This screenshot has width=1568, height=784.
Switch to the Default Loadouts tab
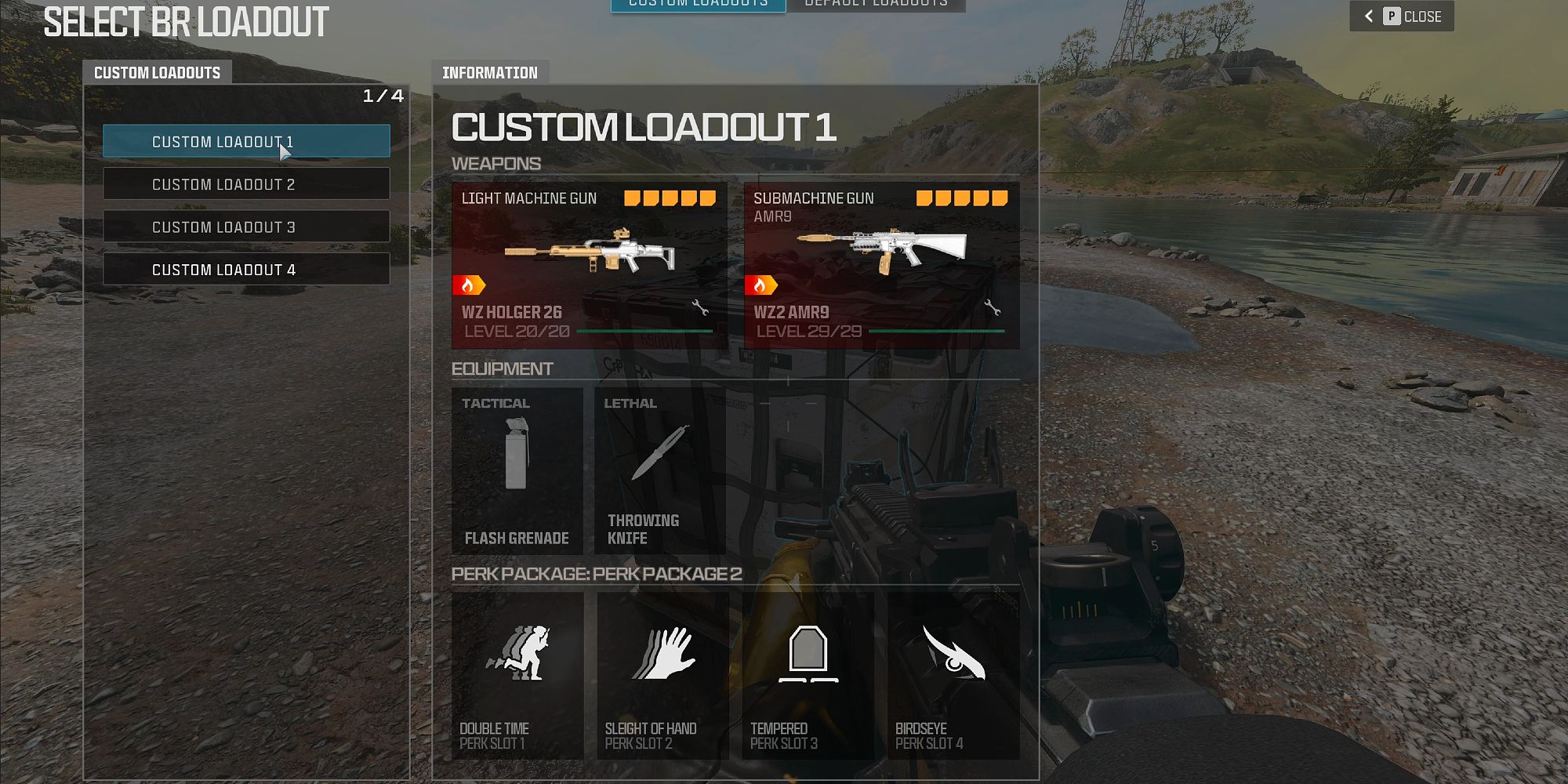point(876,5)
